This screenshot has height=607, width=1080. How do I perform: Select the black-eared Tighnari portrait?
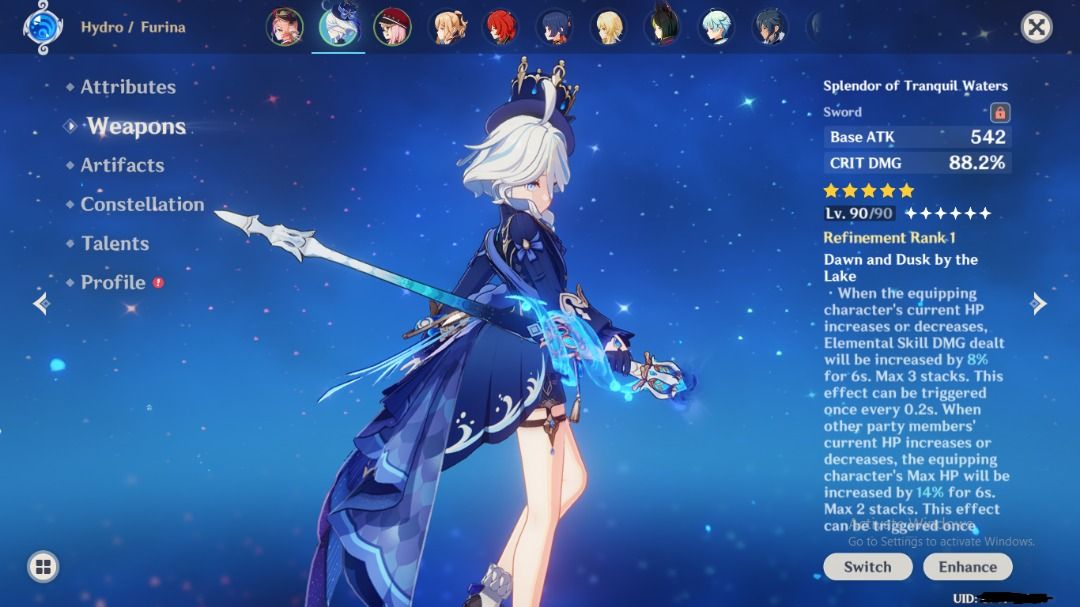[x=662, y=27]
